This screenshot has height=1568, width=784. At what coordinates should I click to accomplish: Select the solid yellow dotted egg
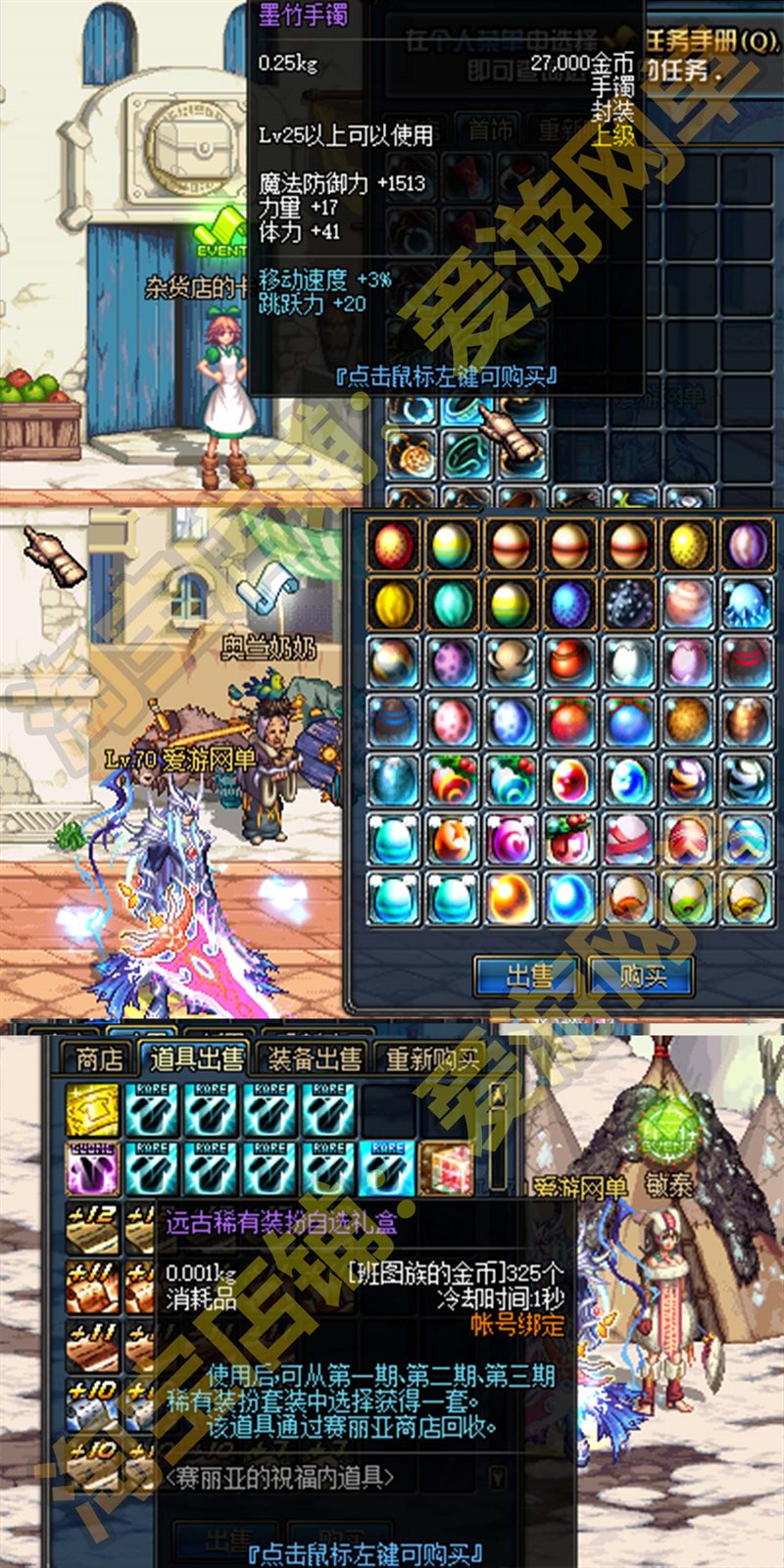[x=687, y=544]
